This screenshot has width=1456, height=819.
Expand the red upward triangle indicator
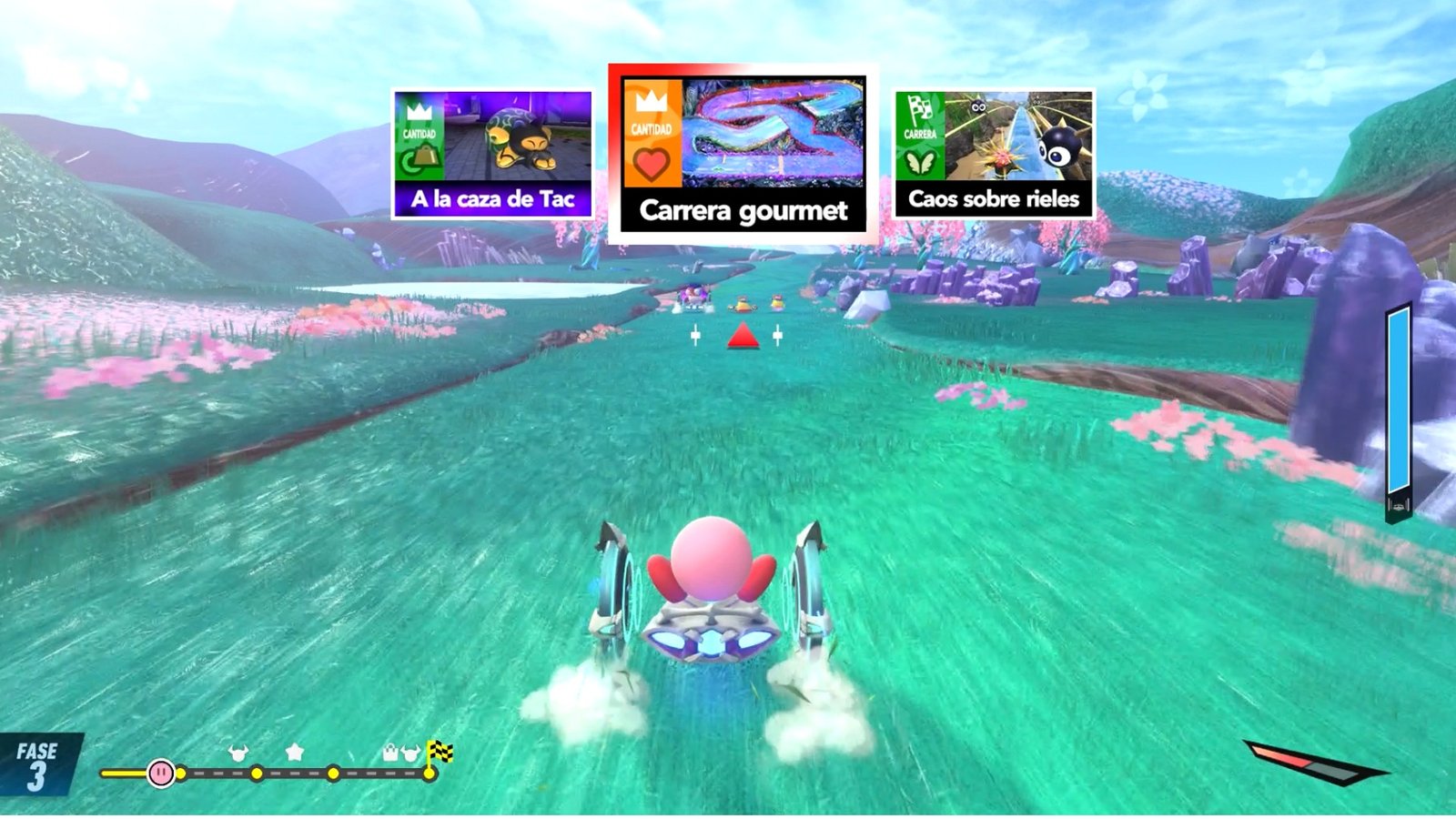pos(743,337)
